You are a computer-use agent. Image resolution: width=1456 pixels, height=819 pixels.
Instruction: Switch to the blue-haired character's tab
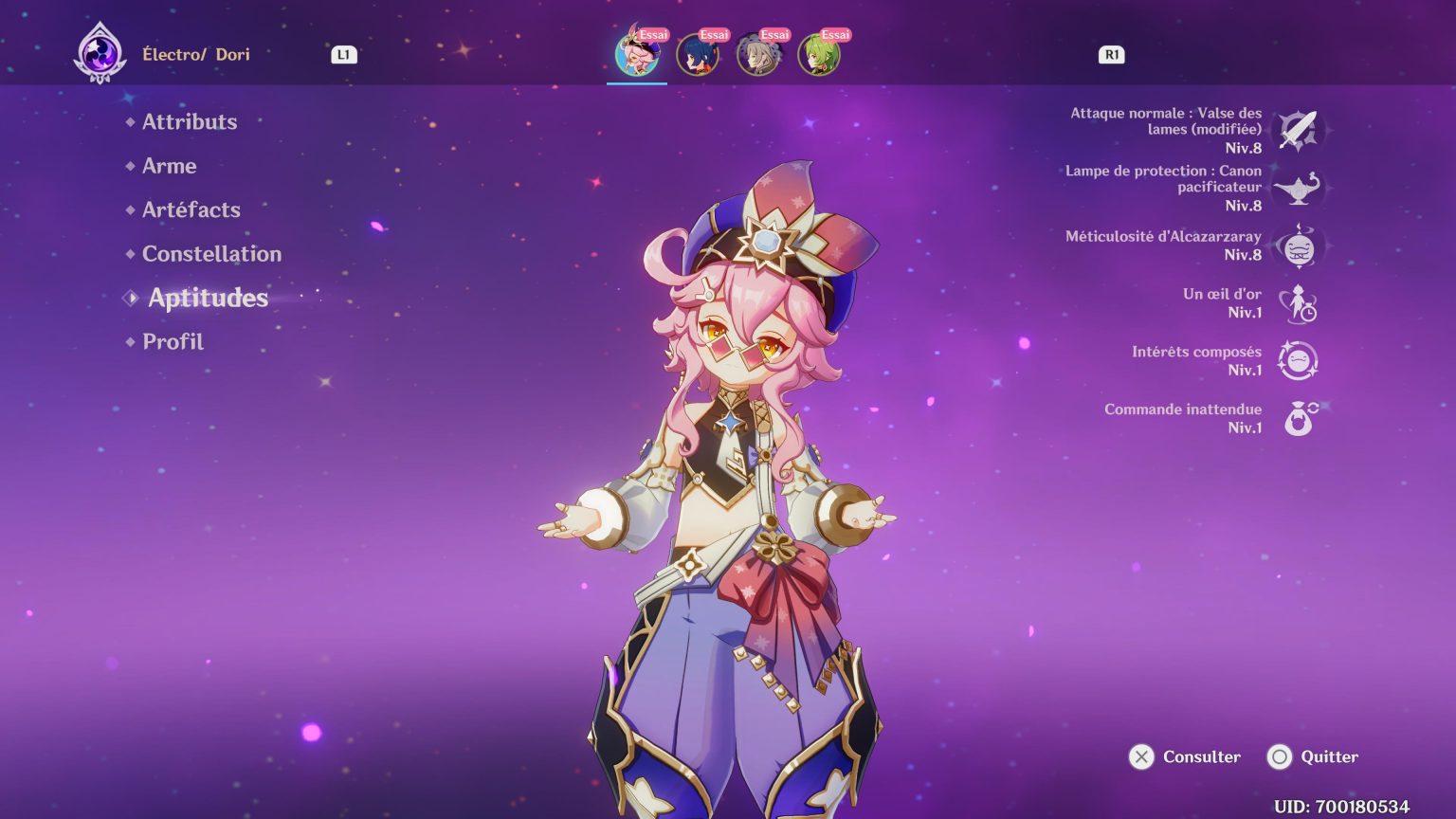[x=698, y=54]
